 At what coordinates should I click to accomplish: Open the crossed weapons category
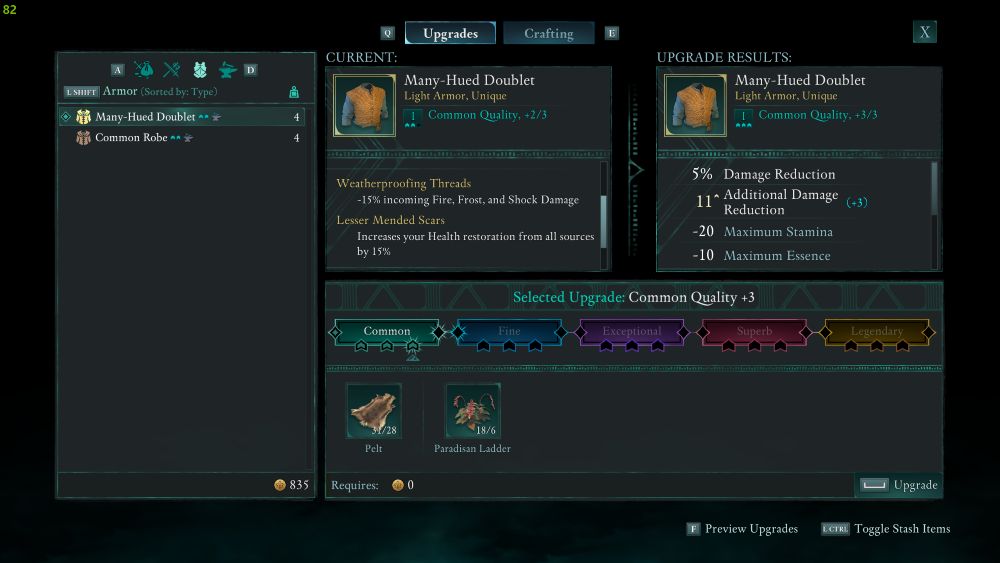(x=172, y=70)
